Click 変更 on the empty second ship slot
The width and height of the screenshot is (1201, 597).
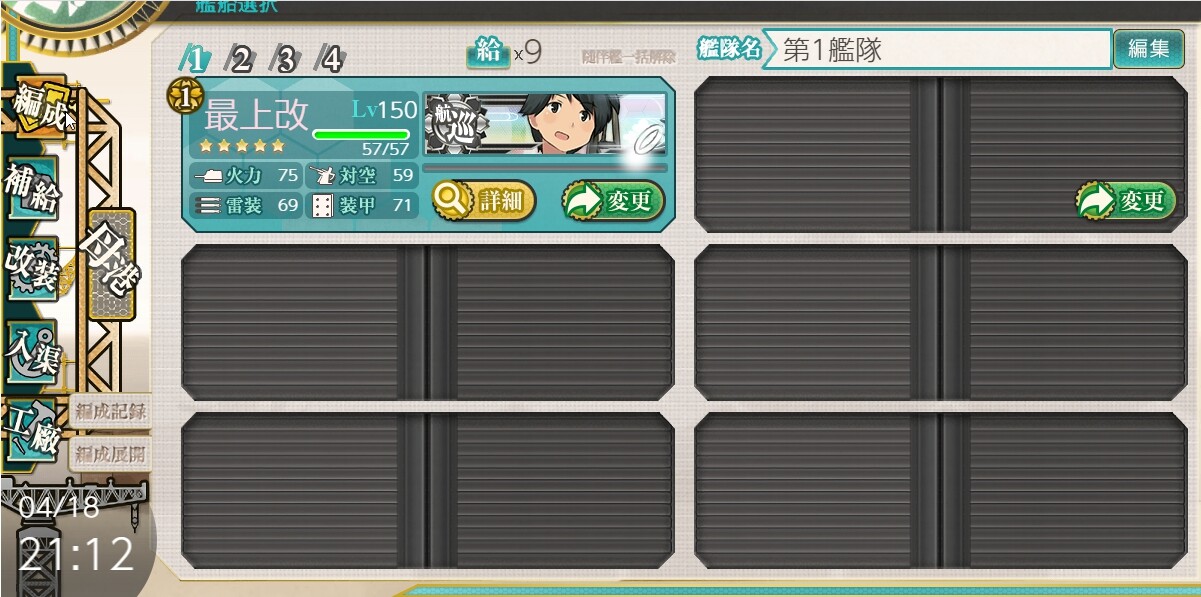(x=1126, y=201)
